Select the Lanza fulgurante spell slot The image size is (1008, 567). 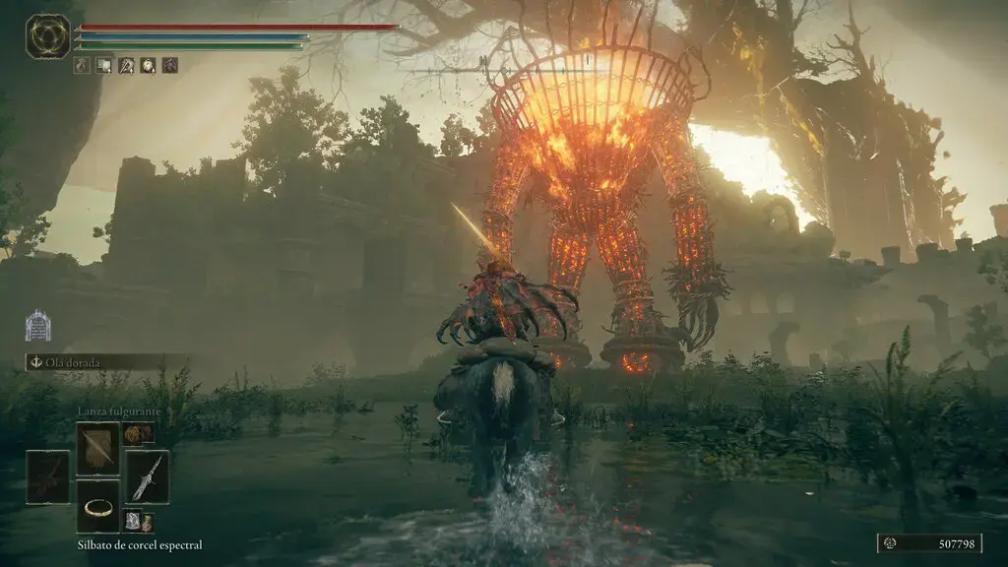98,448
